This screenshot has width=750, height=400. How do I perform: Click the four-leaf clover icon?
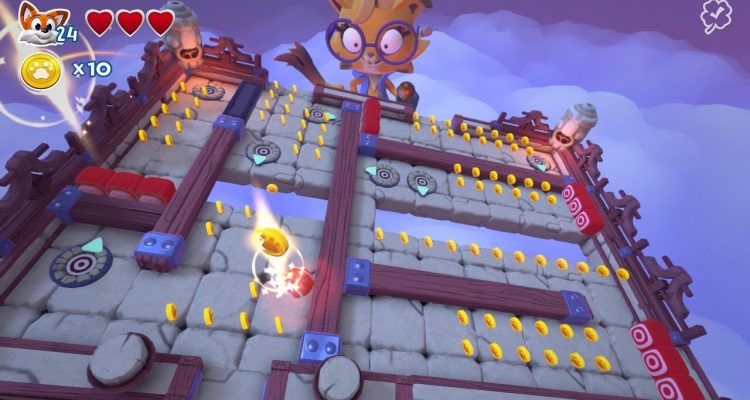(716, 16)
